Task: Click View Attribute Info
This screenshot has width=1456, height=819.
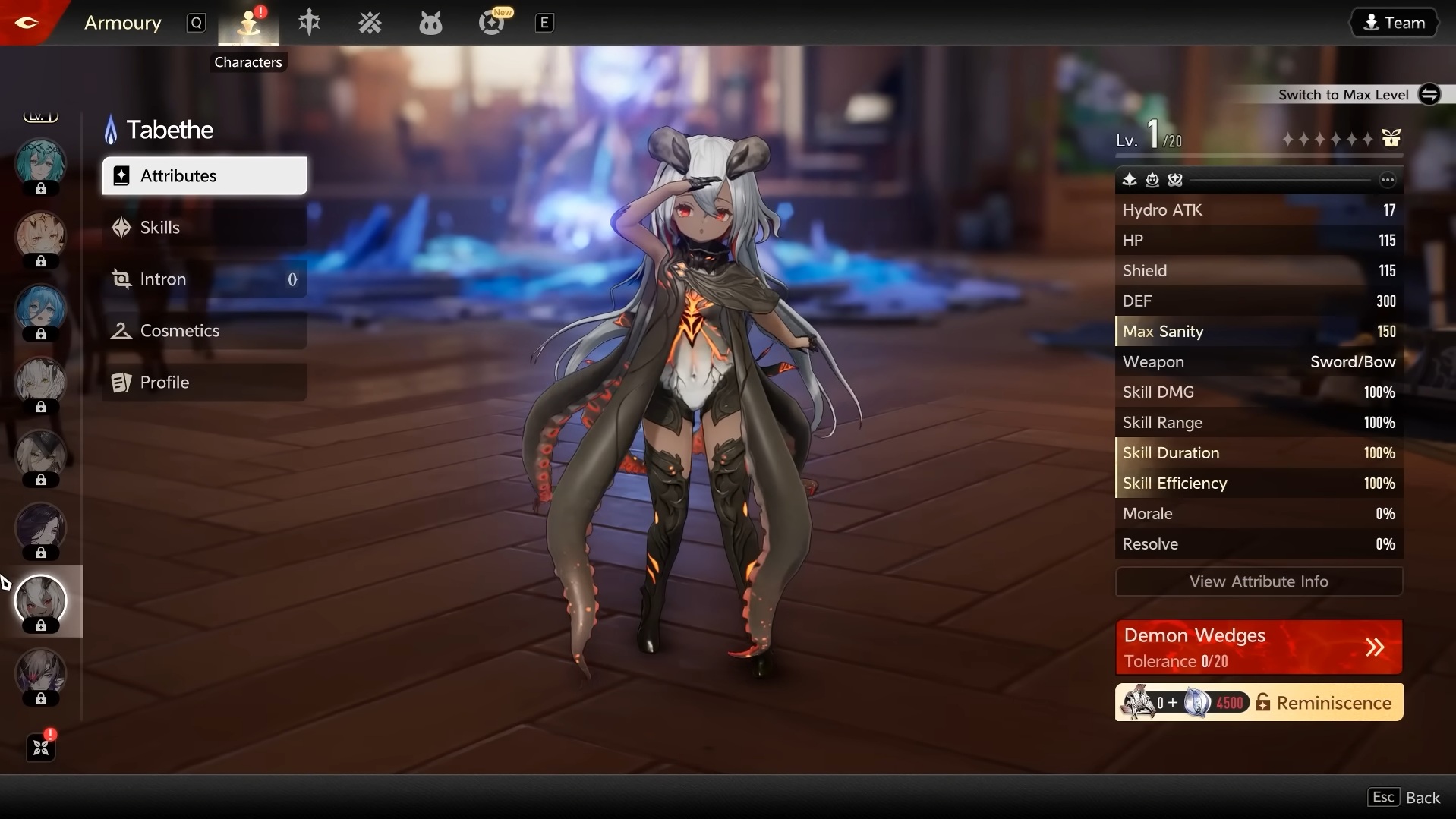Action: [x=1259, y=581]
